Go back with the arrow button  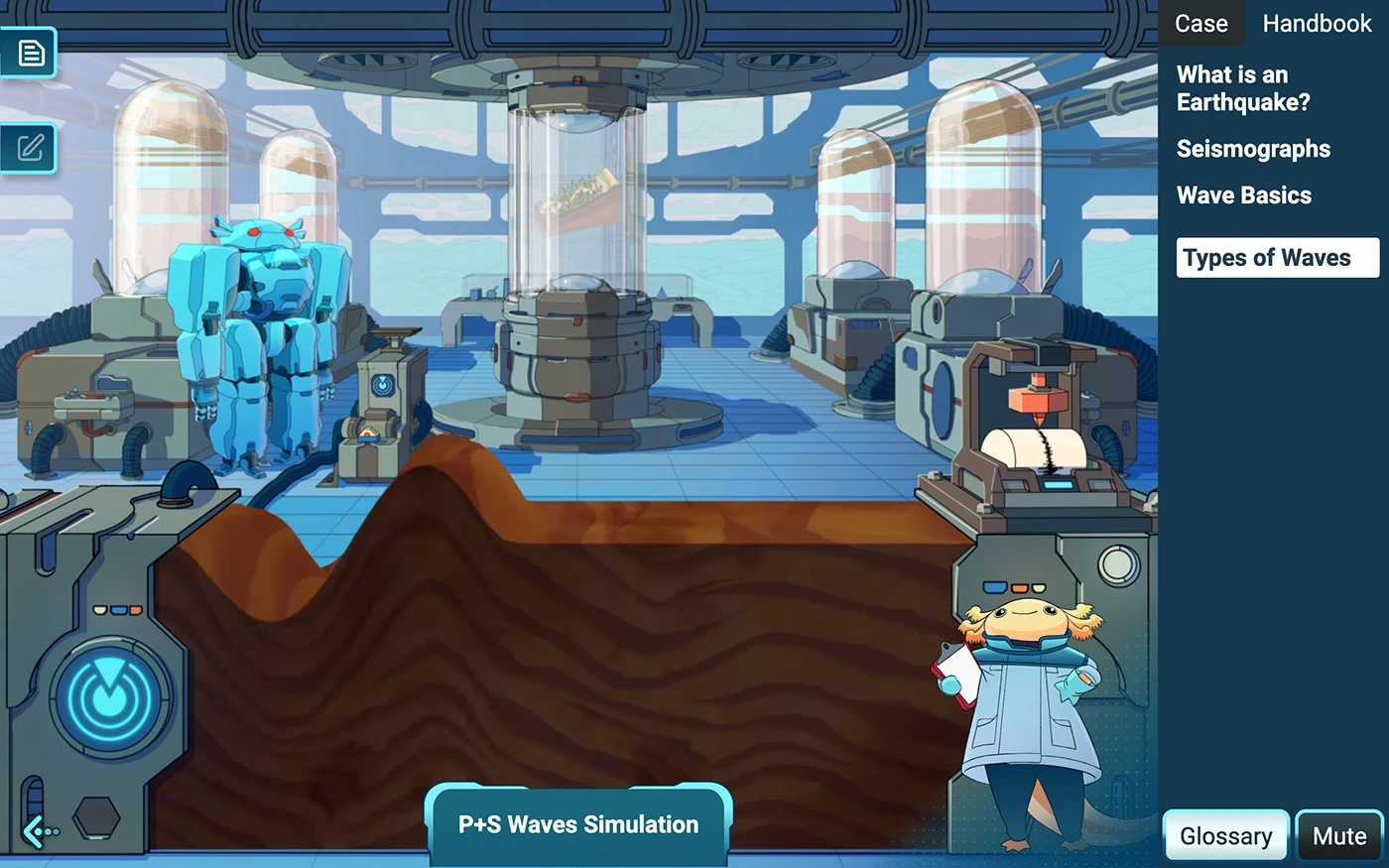(41, 831)
